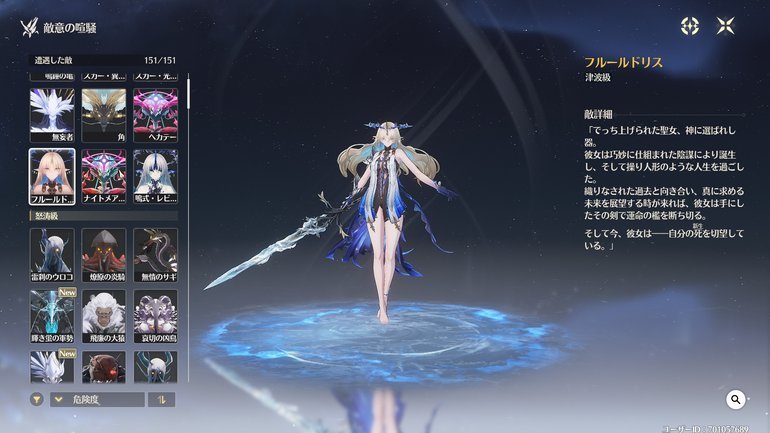Open the ナイトメア enemy entry
Image resolution: width=770 pixels, height=433 pixels.
click(x=104, y=174)
